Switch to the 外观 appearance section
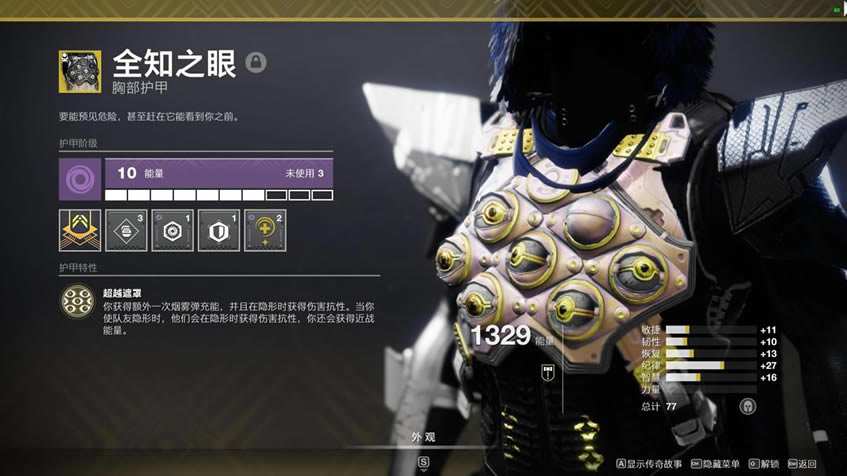 click(424, 437)
